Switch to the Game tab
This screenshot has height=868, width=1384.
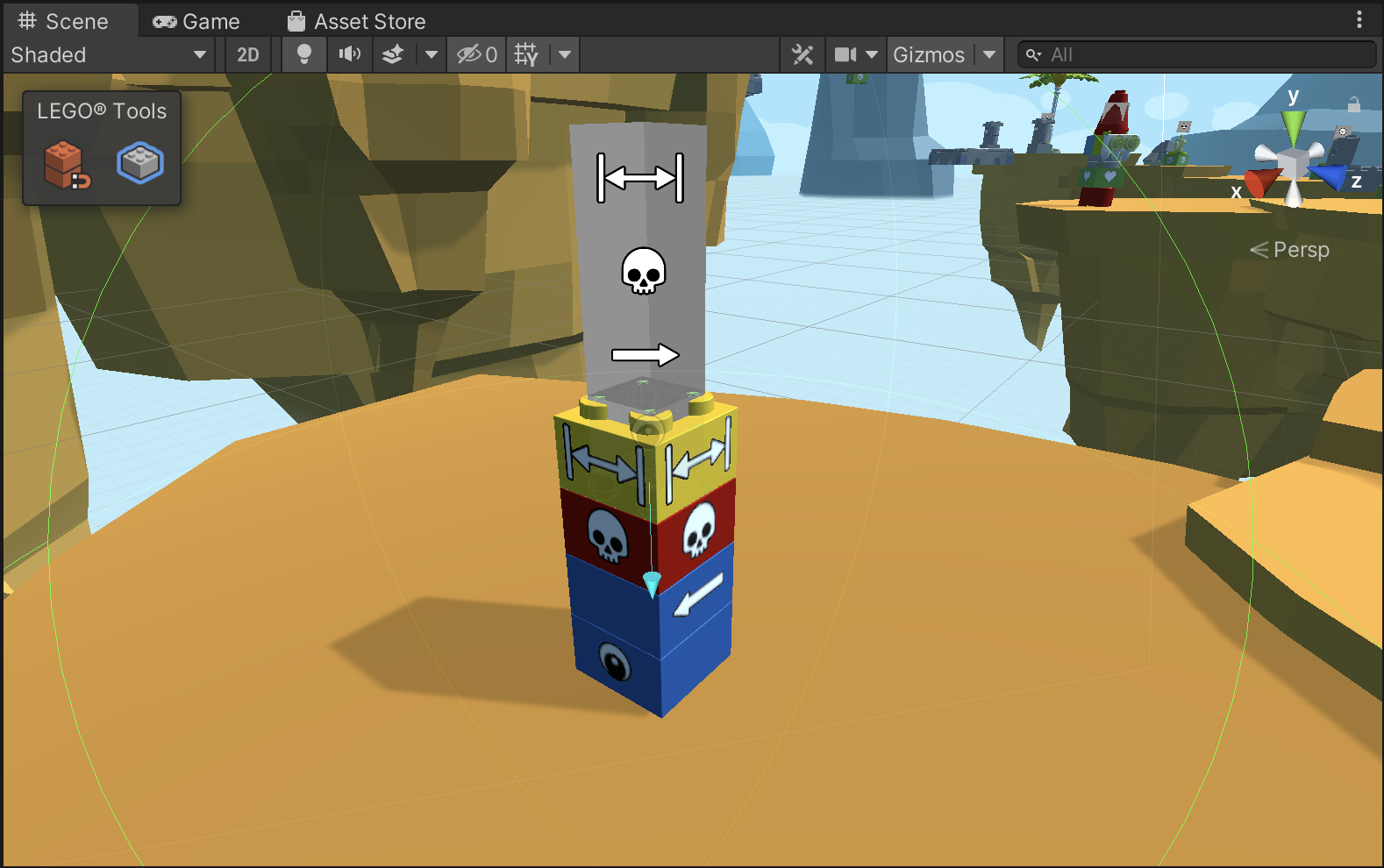195,19
